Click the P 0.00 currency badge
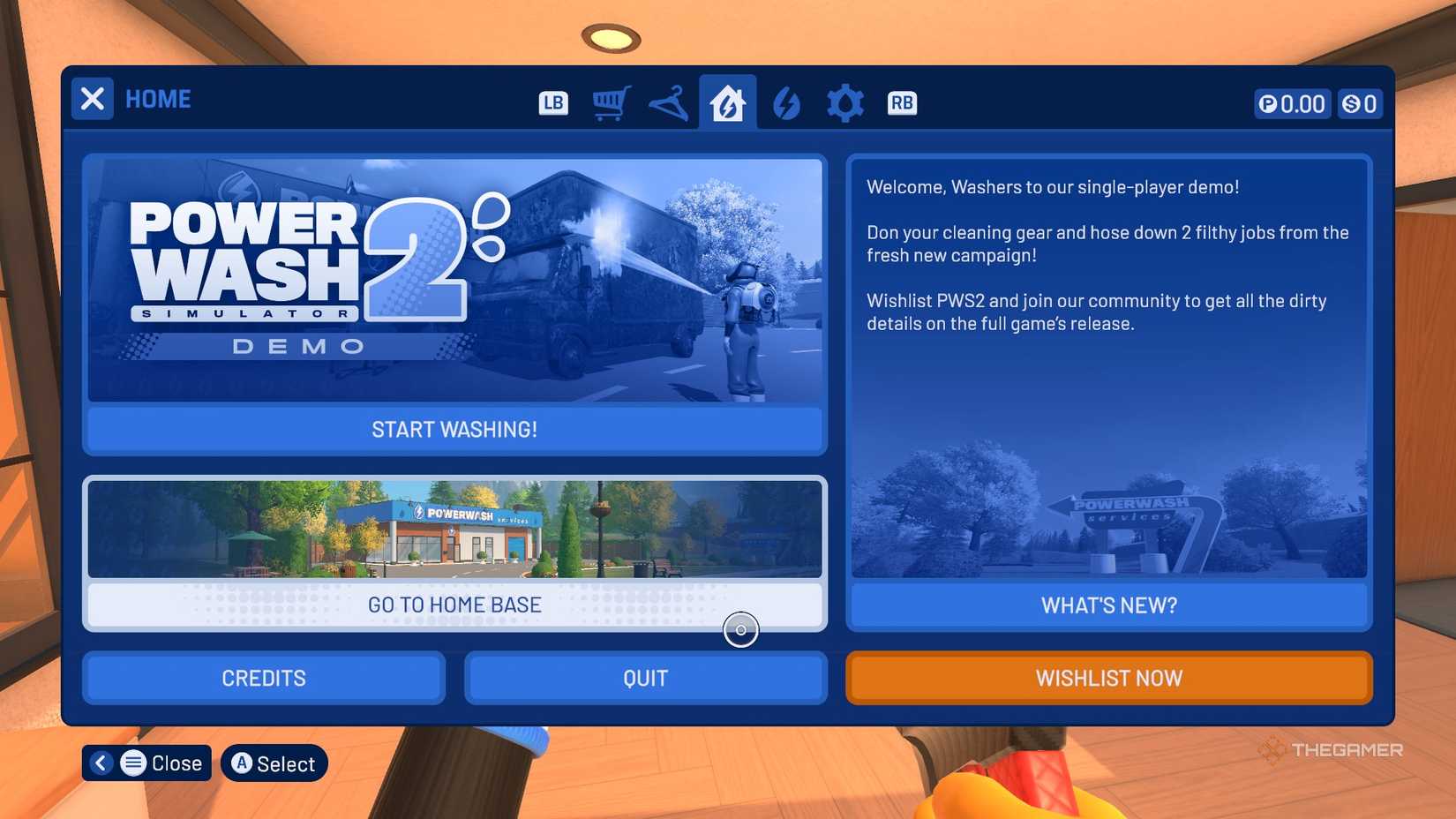1456x819 pixels. tap(1291, 103)
